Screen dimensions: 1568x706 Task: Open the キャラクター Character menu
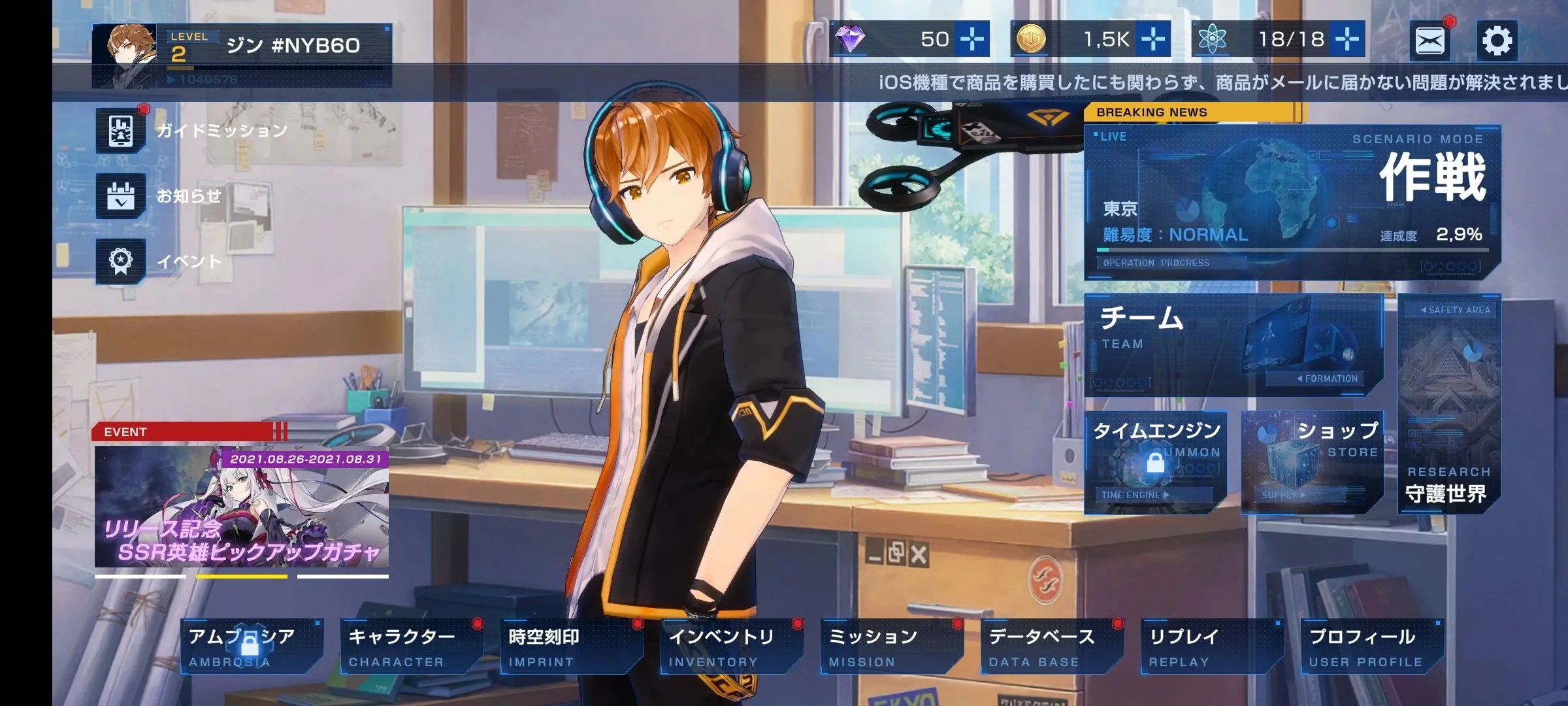pyautogui.click(x=410, y=647)
